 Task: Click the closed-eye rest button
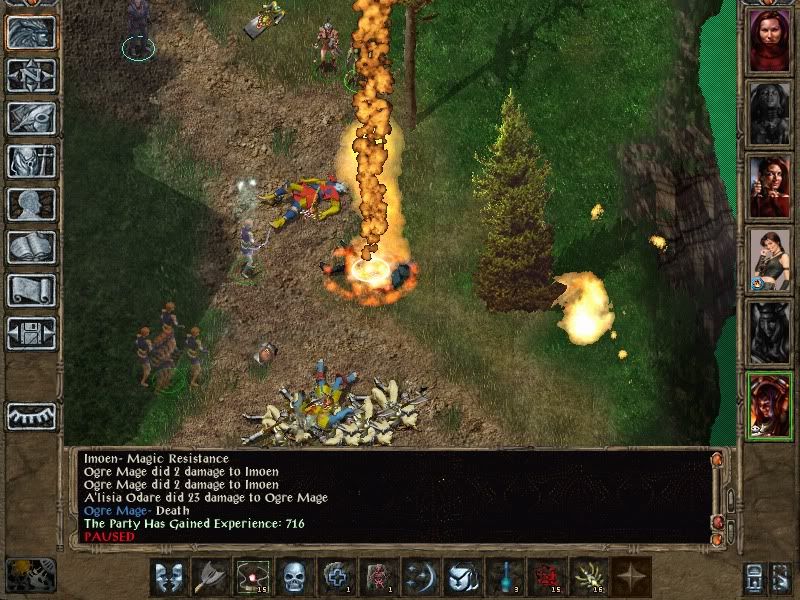(x=31, y=415)
